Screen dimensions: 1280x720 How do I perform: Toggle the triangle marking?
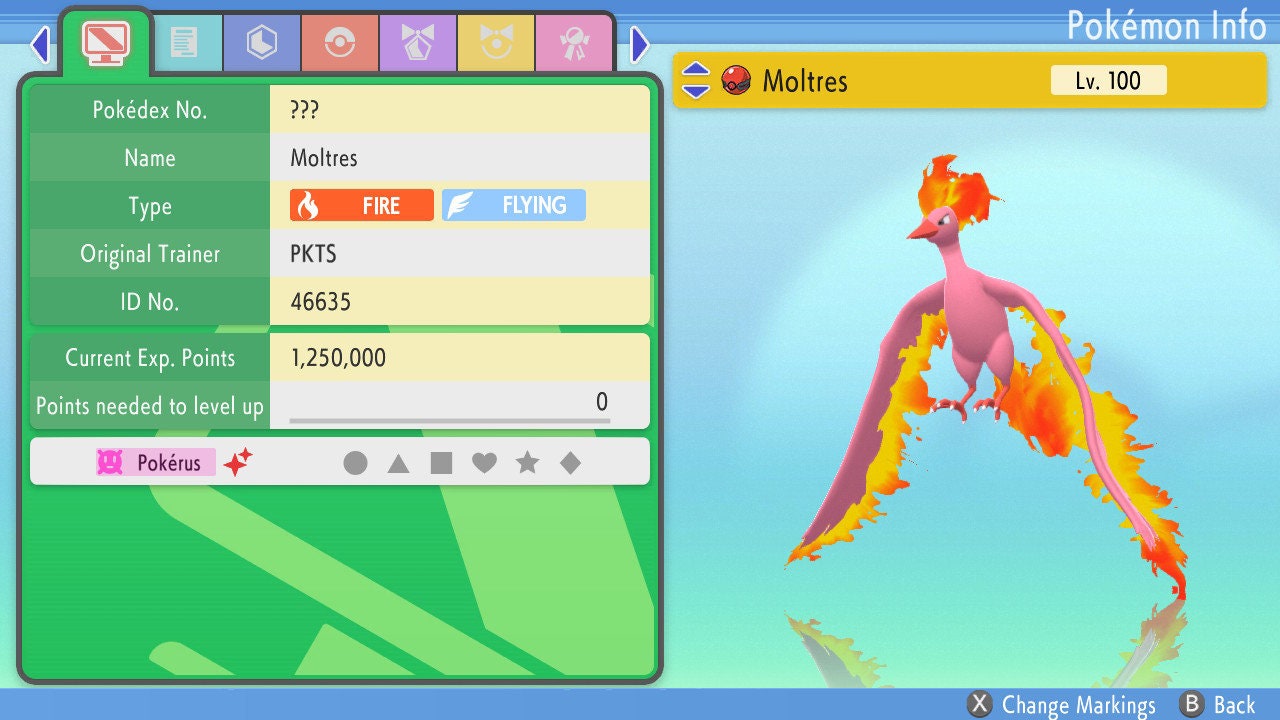tap(398, 463)
